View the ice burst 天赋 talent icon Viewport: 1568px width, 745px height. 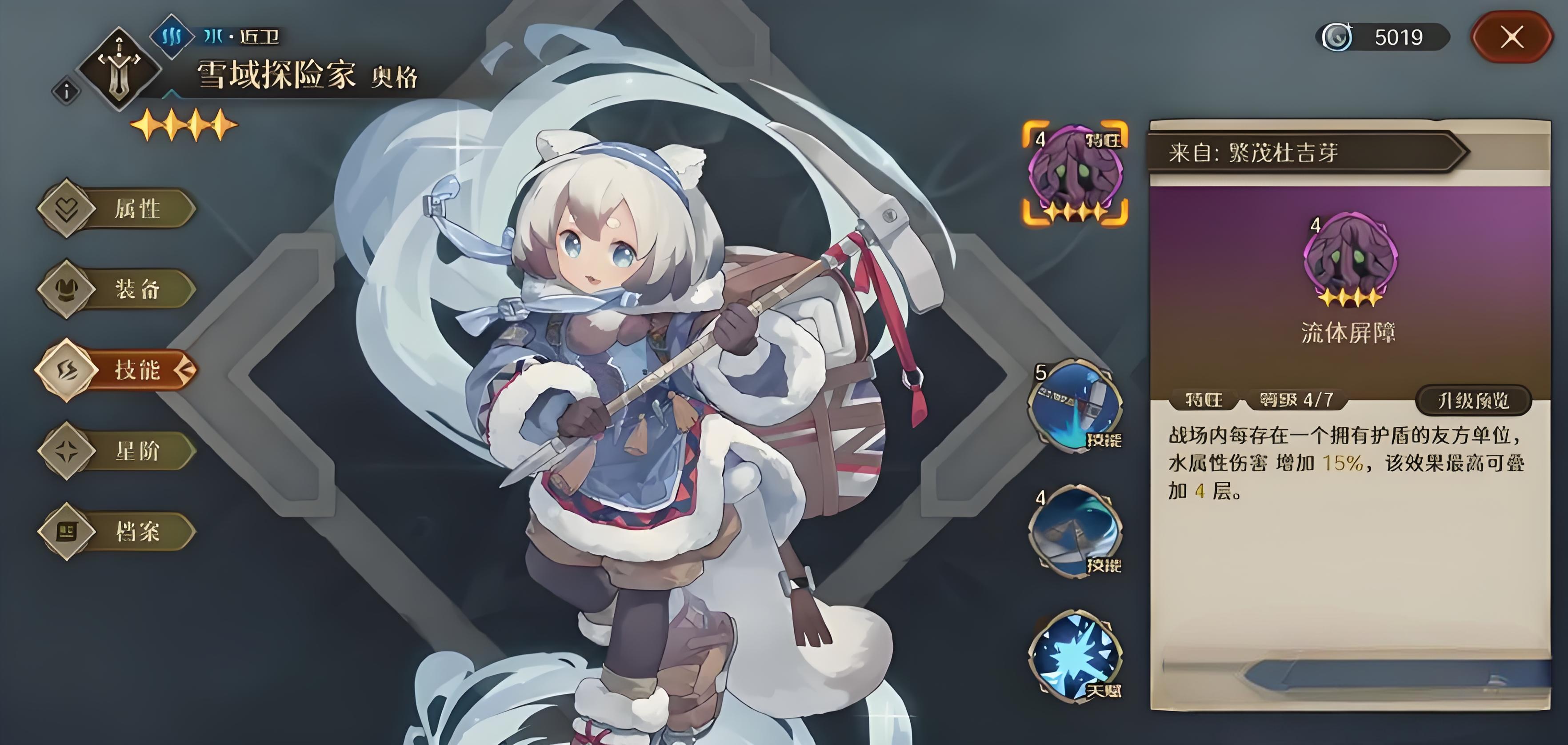pos(1075,656)
